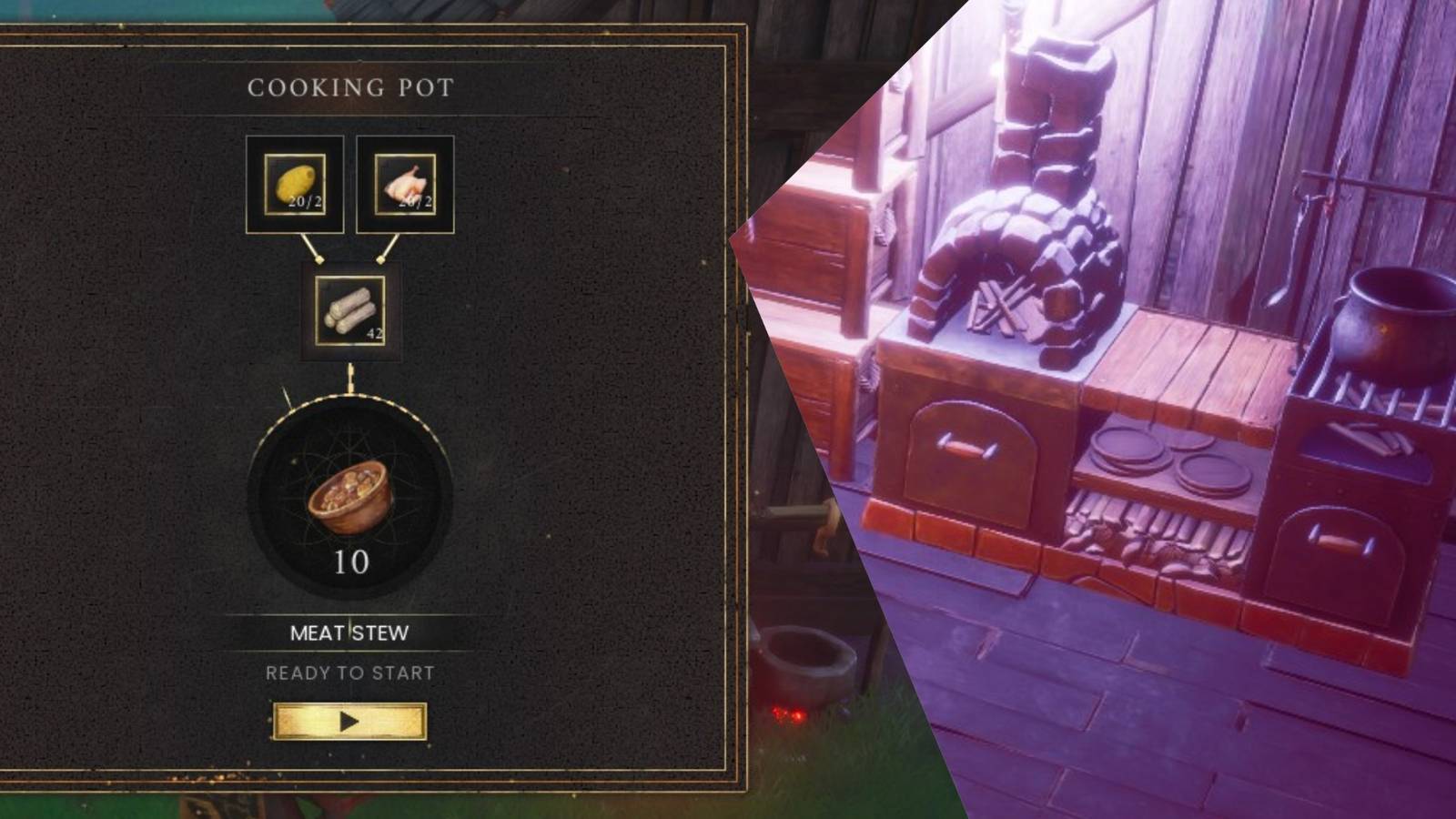The width and height of the screenshot is (1456, 819).
Task: Click the output quantity number 10
Action: pyautogui.click(x=353, y=563)
